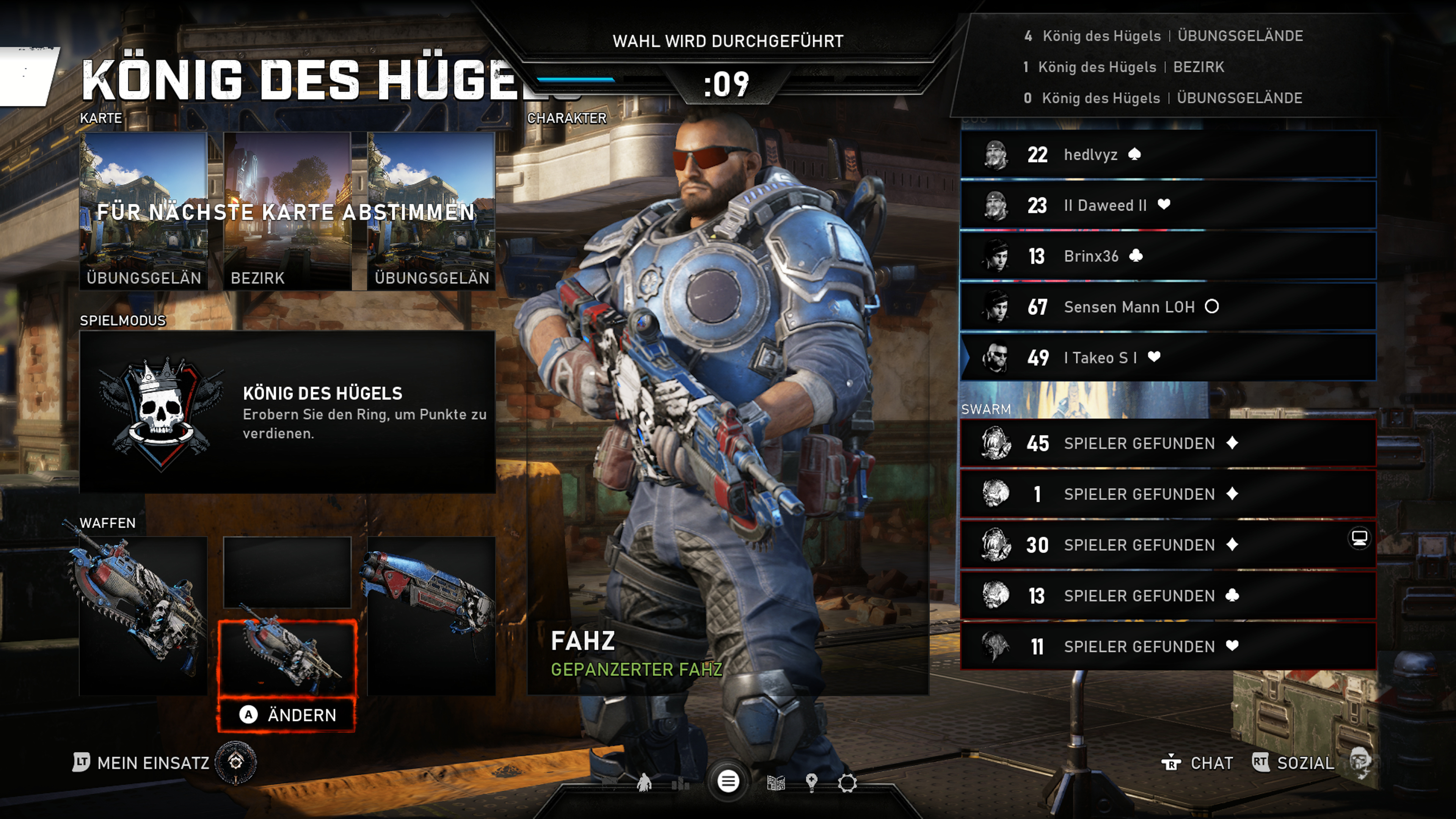Open the hamburger main menu button
This screenshot has height=819, width=1456.
click(728, 782)
